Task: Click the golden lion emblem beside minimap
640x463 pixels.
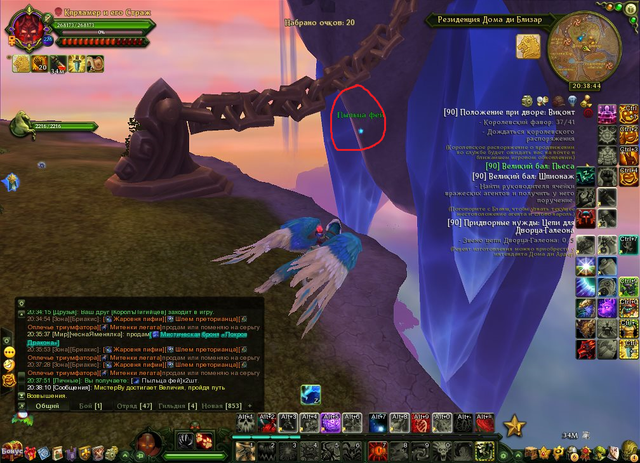Action: click(x=528, y=46)
